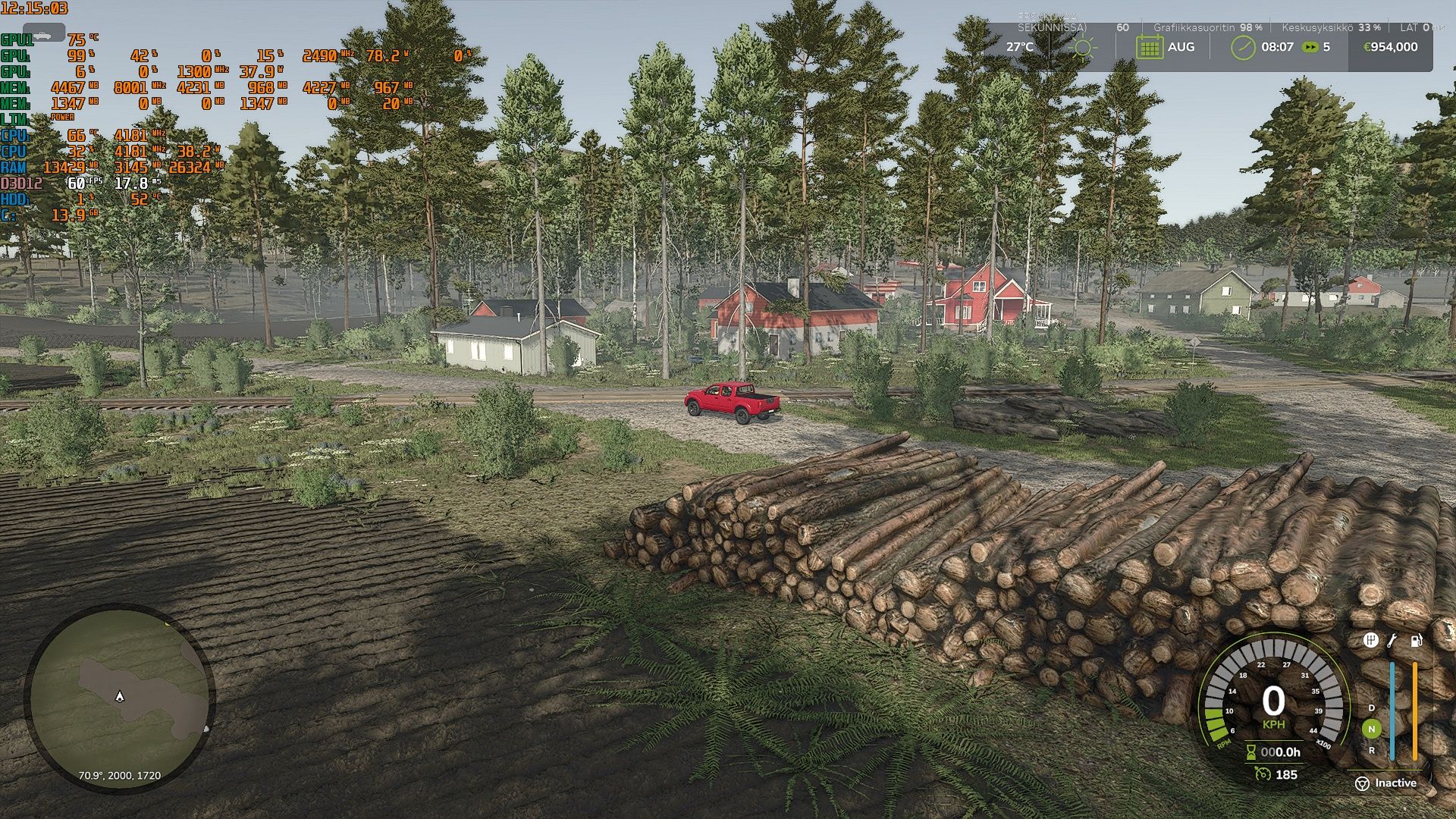The height and width of the screenshot is (819, 1456).
Task: Select the AUG calendar icon
Action: [x=1150, y=46]
